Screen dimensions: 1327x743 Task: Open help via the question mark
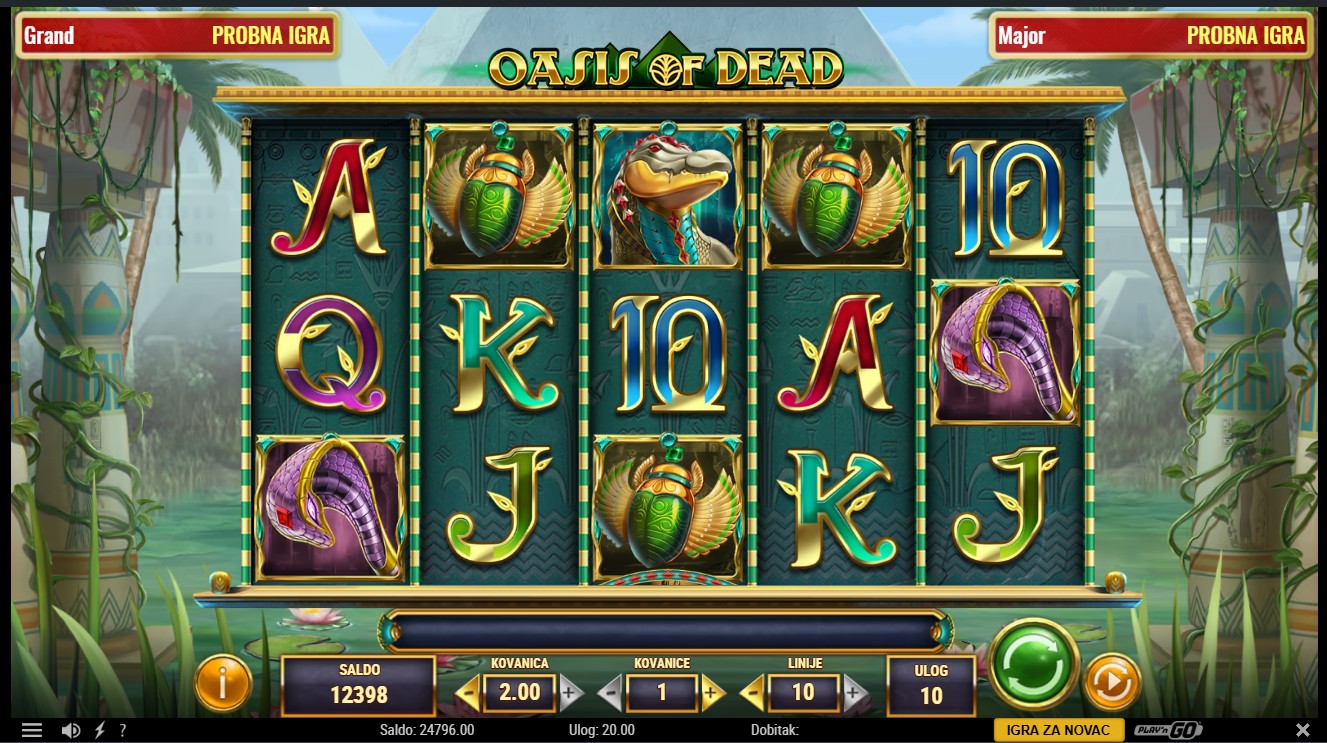click(123, 730)
